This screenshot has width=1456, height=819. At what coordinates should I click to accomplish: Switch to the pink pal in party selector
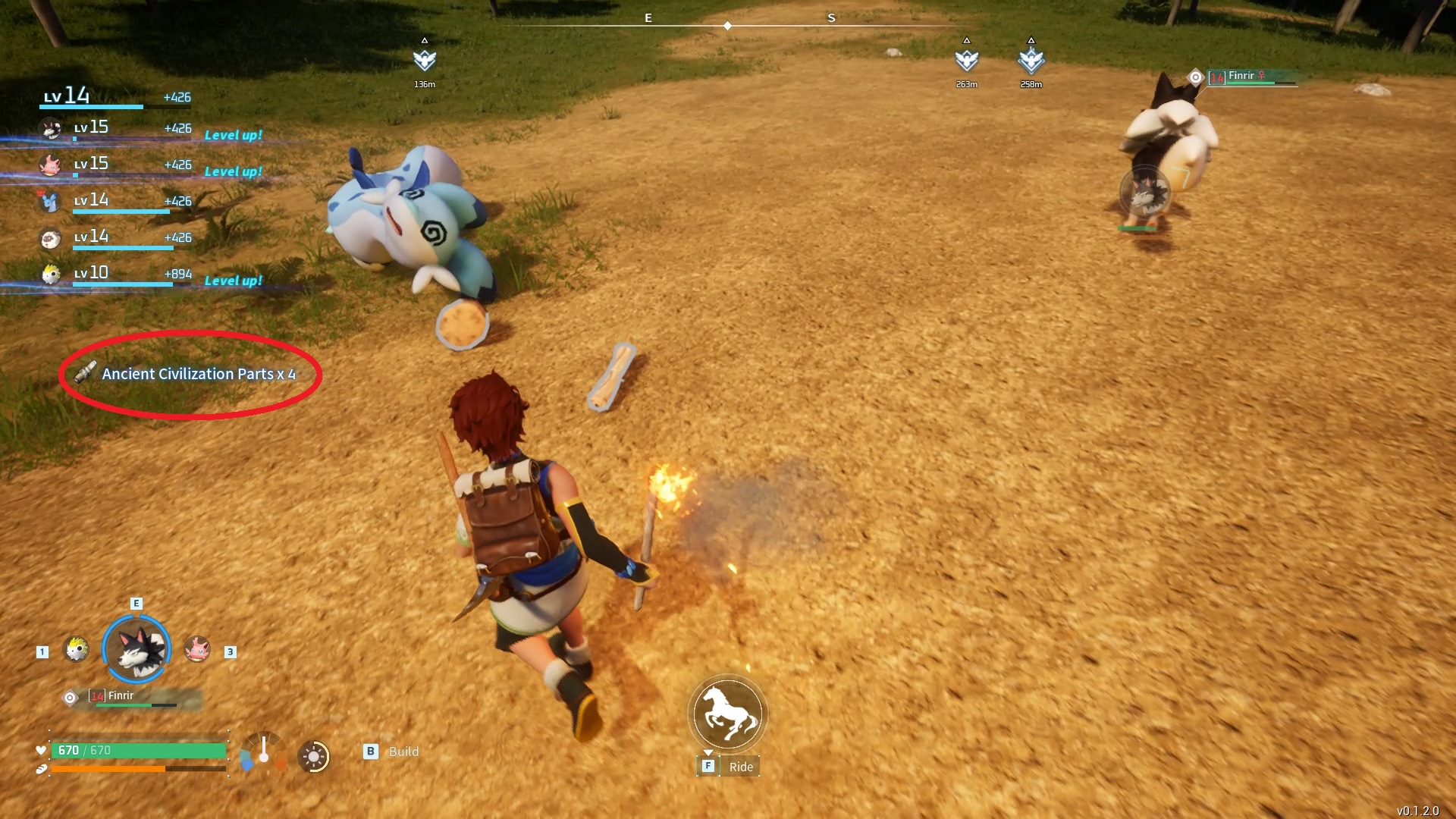197,649
